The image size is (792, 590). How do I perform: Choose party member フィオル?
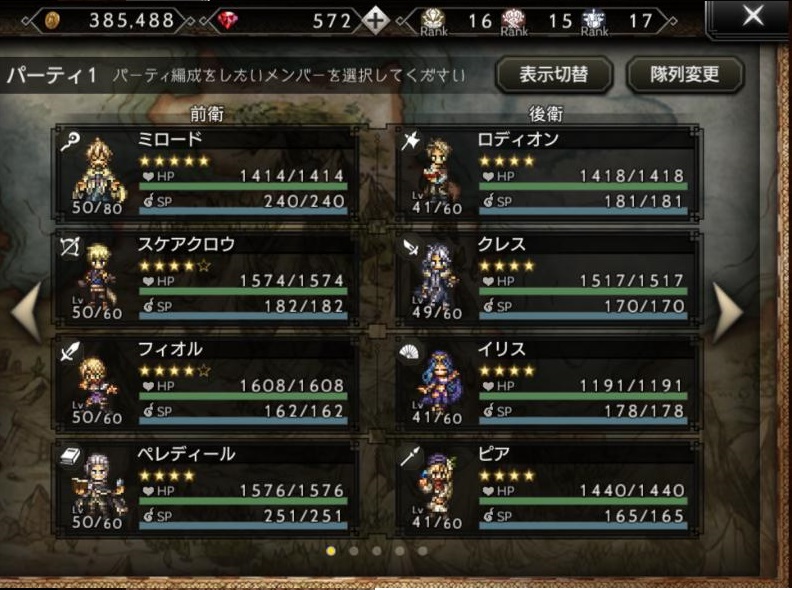click(205, 383)
